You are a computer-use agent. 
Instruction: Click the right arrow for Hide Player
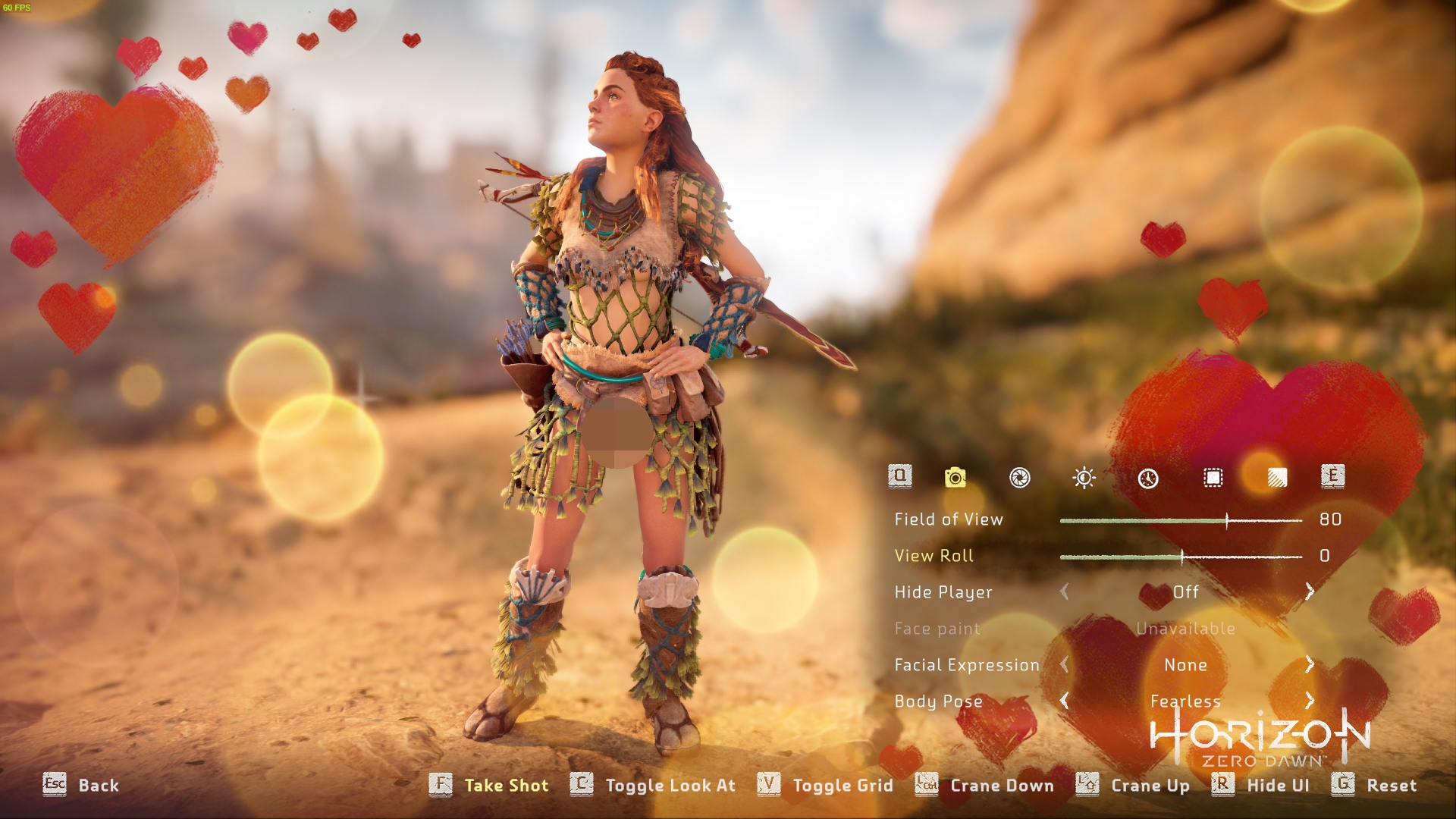tap(1310, 591)
